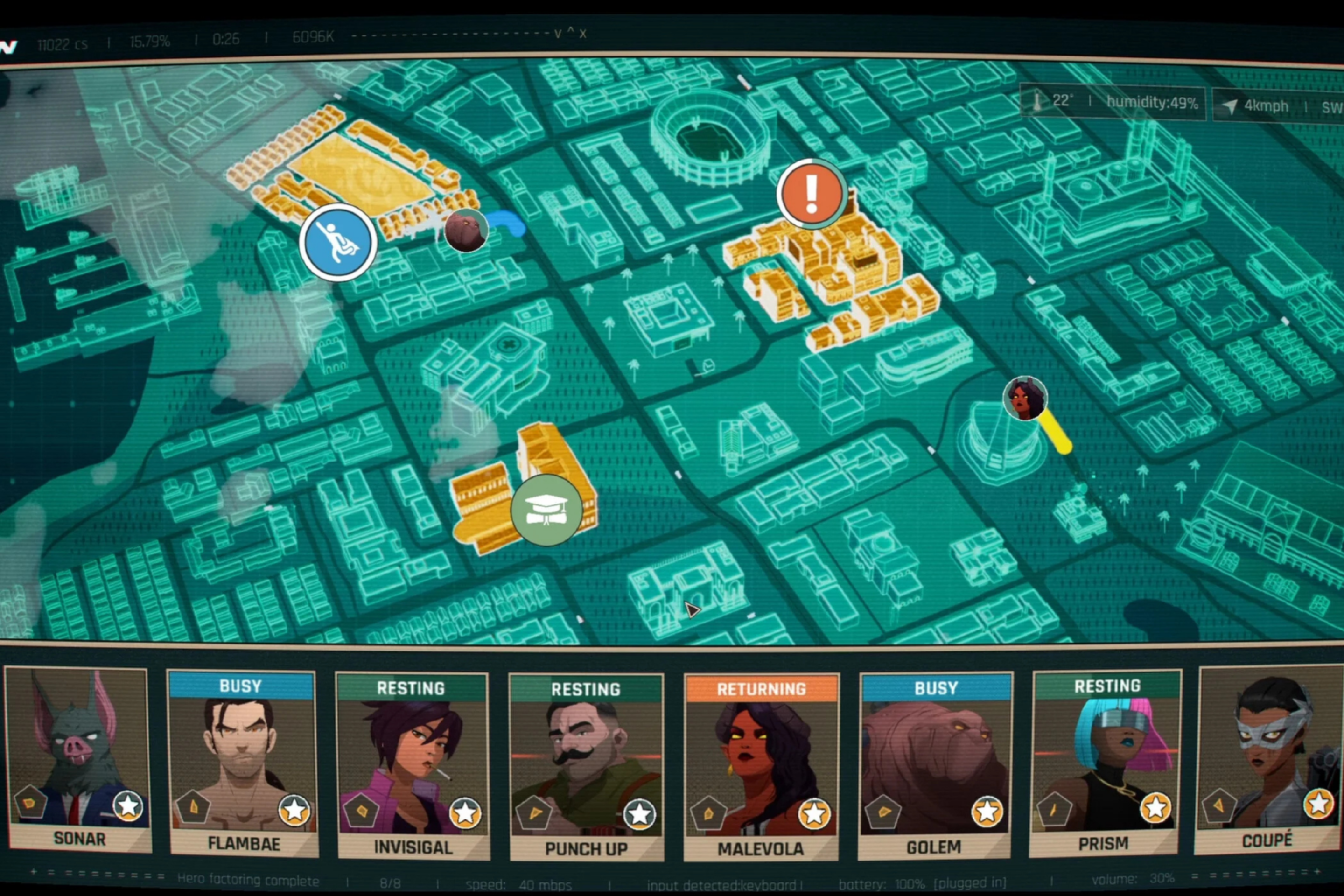Select Golem's portrait marker on the map
Image resolution: width=1344 pixels, height=896 pixels.
tap(466, 230)
